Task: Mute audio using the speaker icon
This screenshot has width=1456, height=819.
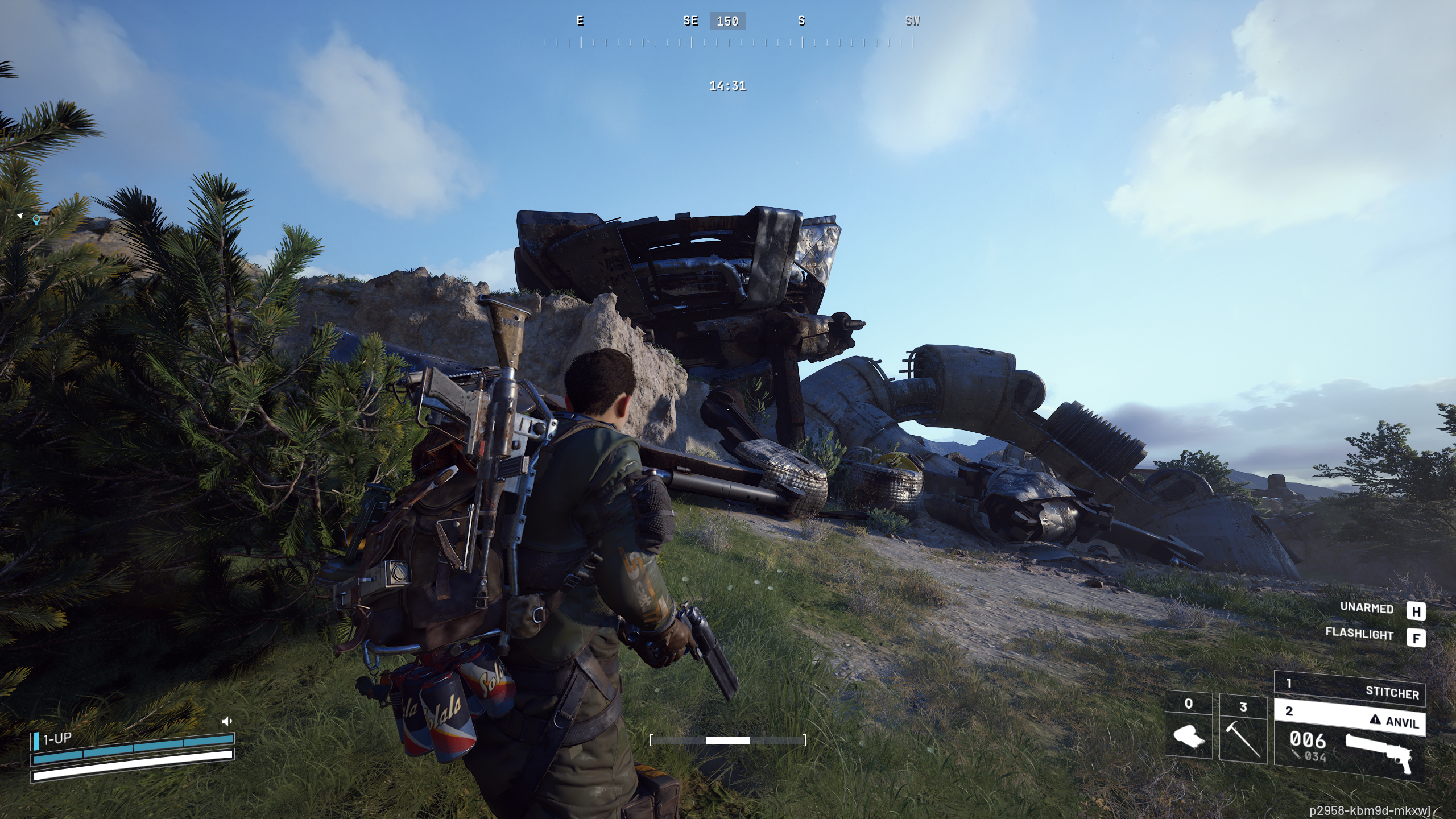Action: [x=227, y=722]
